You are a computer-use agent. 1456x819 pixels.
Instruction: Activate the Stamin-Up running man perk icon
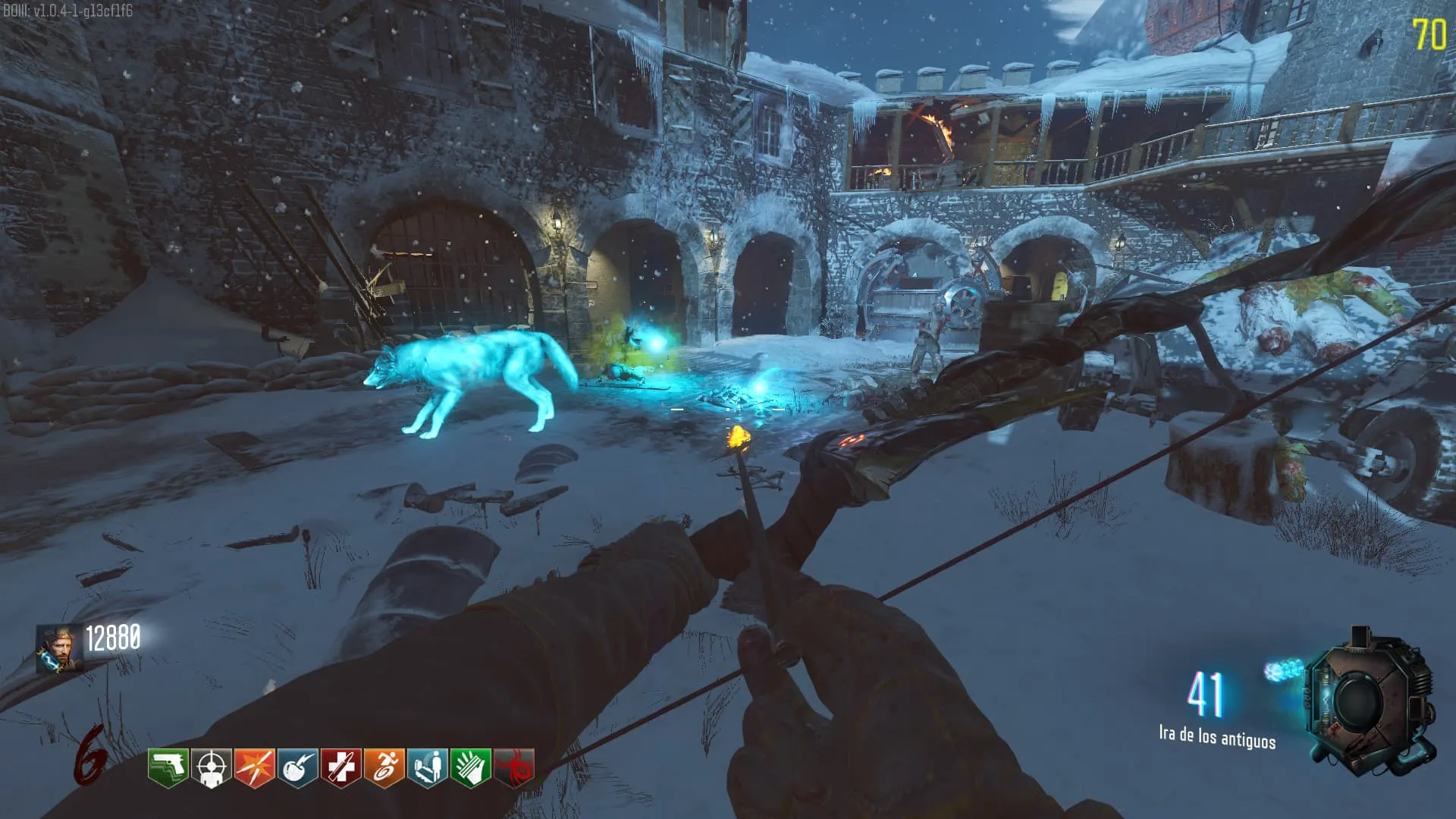(x=384, y=767)
